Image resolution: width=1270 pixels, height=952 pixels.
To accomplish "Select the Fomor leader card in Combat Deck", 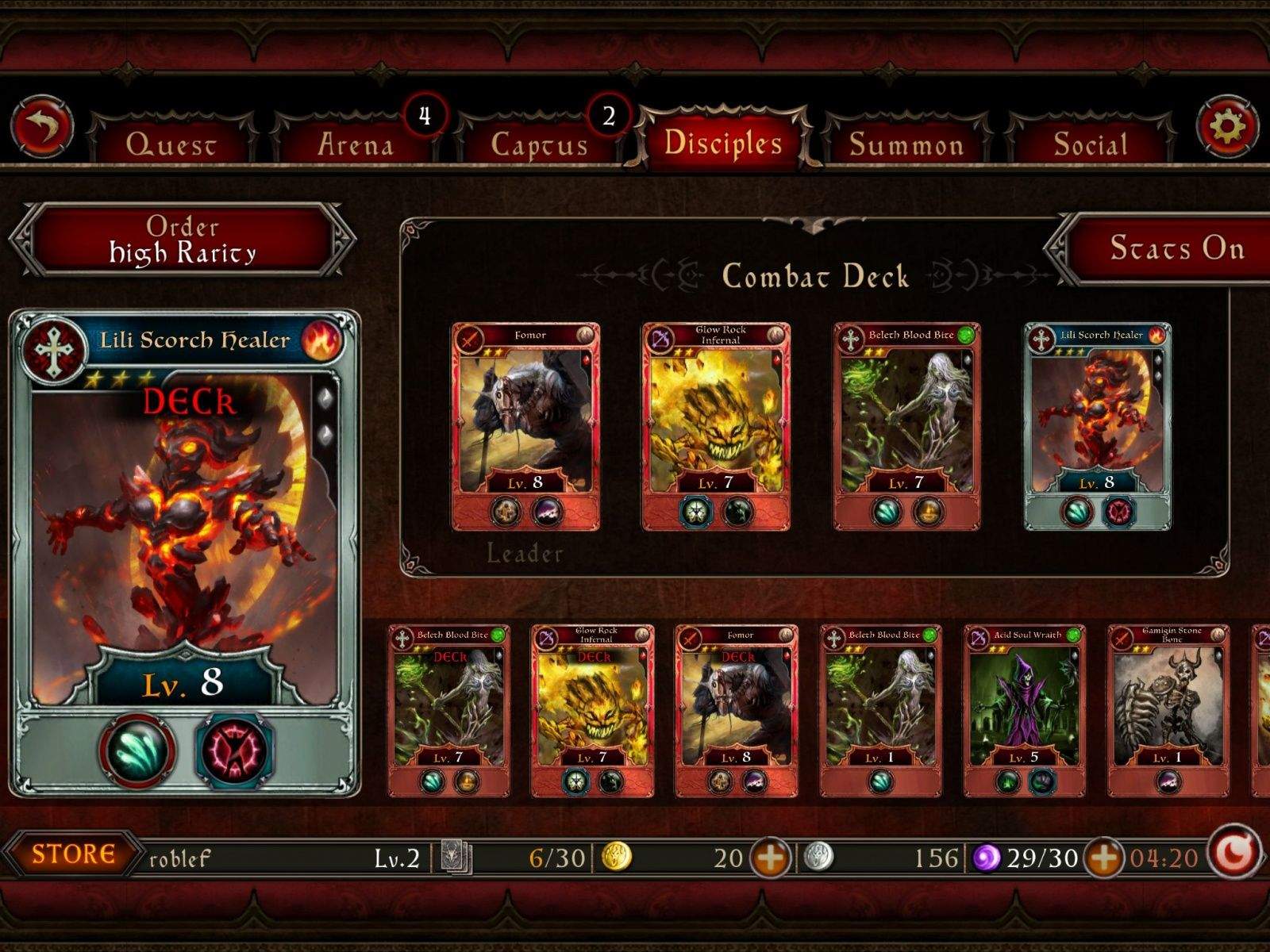I will (x=525, y=425).
